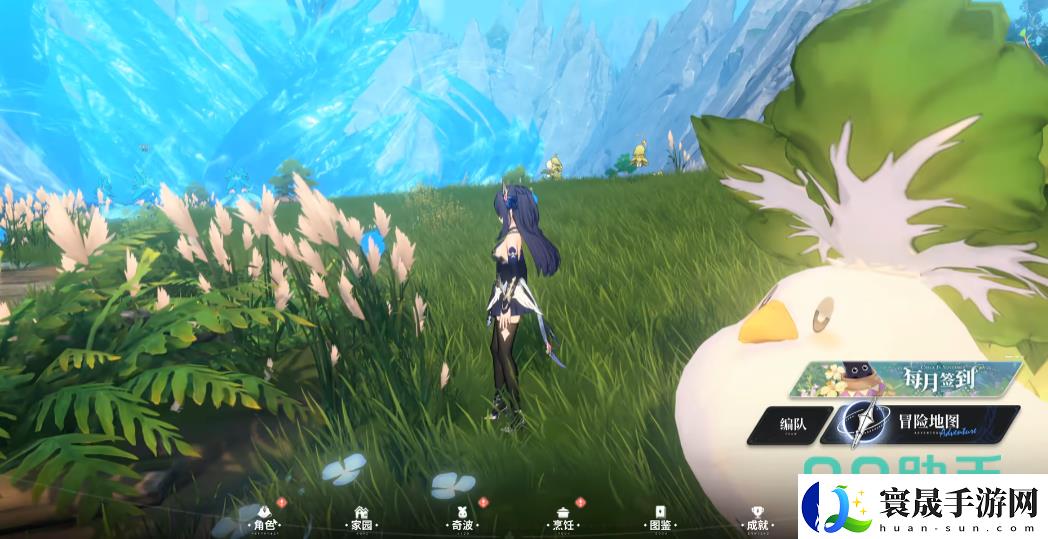Open the 图鉴 (Codex) menu

pos(660,517)
